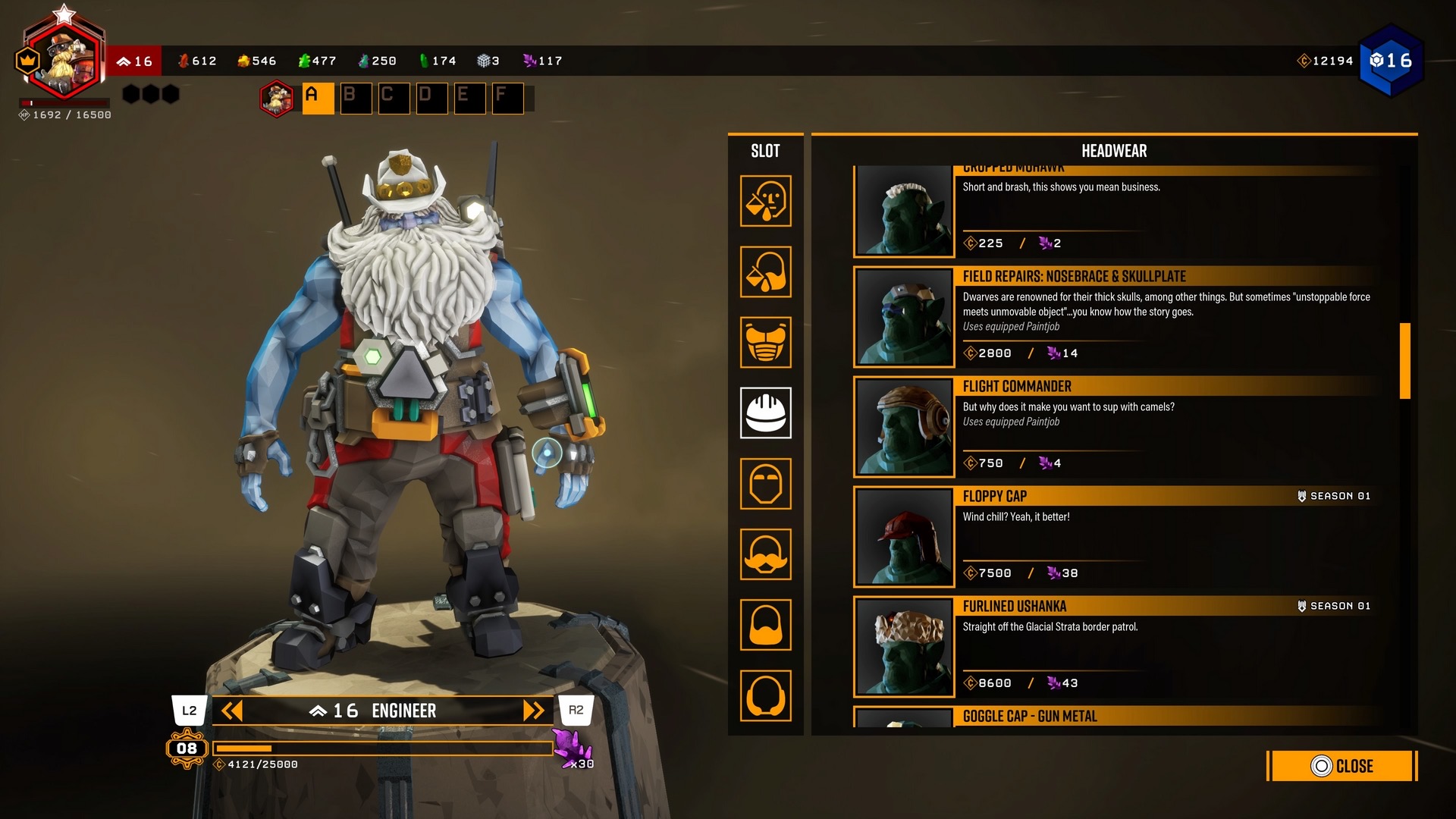
Task: Open the skin color paint slot
Action: point(766,202)
